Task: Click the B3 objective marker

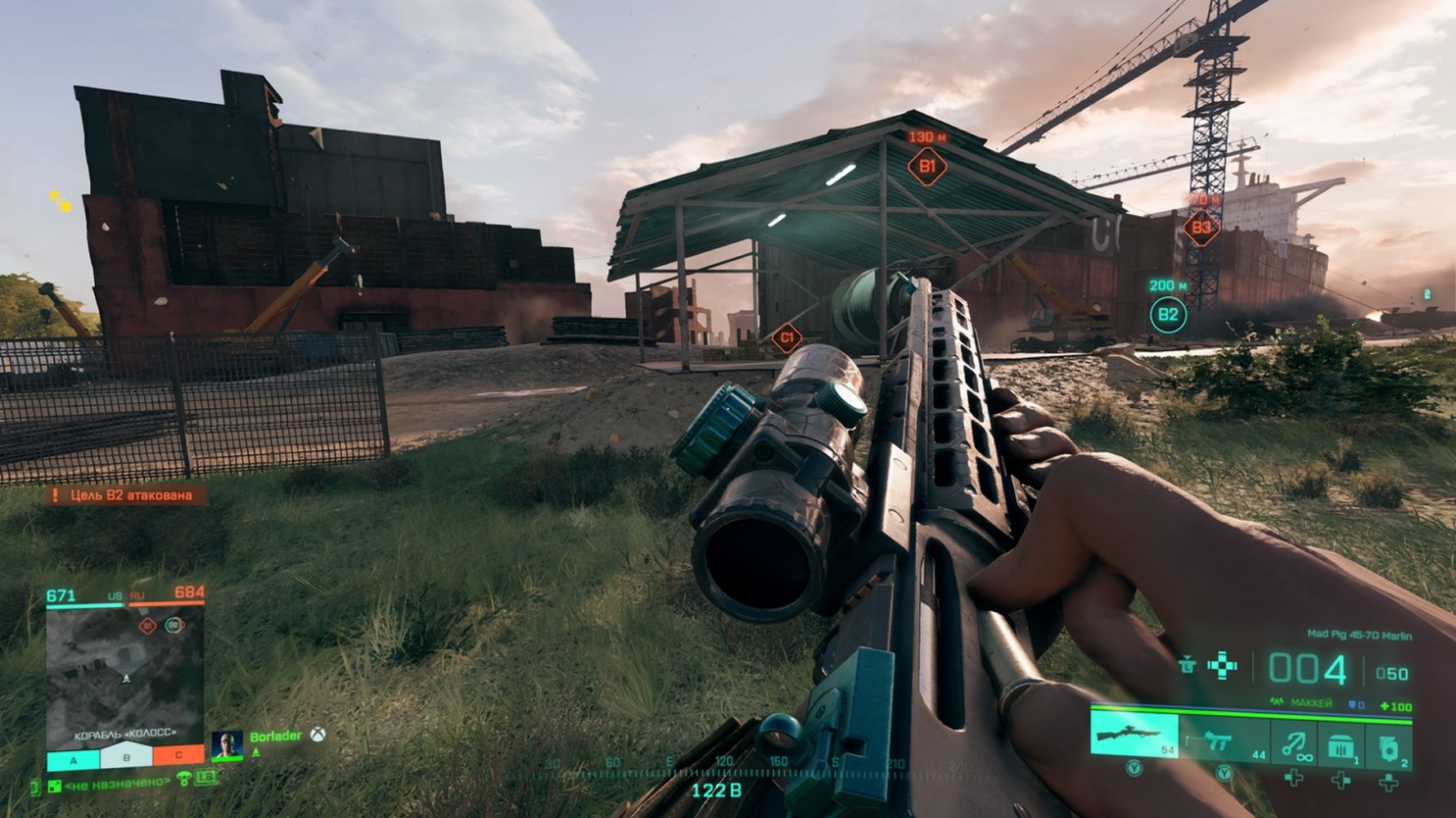Action: (x=1201, y=227)
